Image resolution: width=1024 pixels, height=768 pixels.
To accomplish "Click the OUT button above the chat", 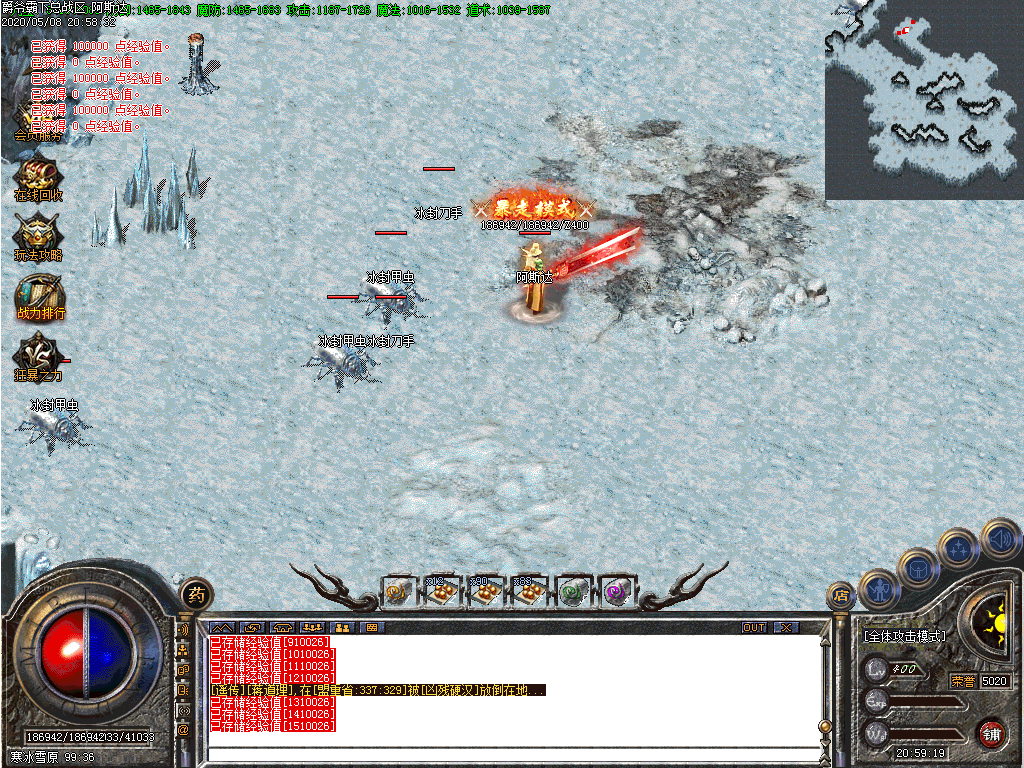I will pyautogui.click(x=754, y=627).
